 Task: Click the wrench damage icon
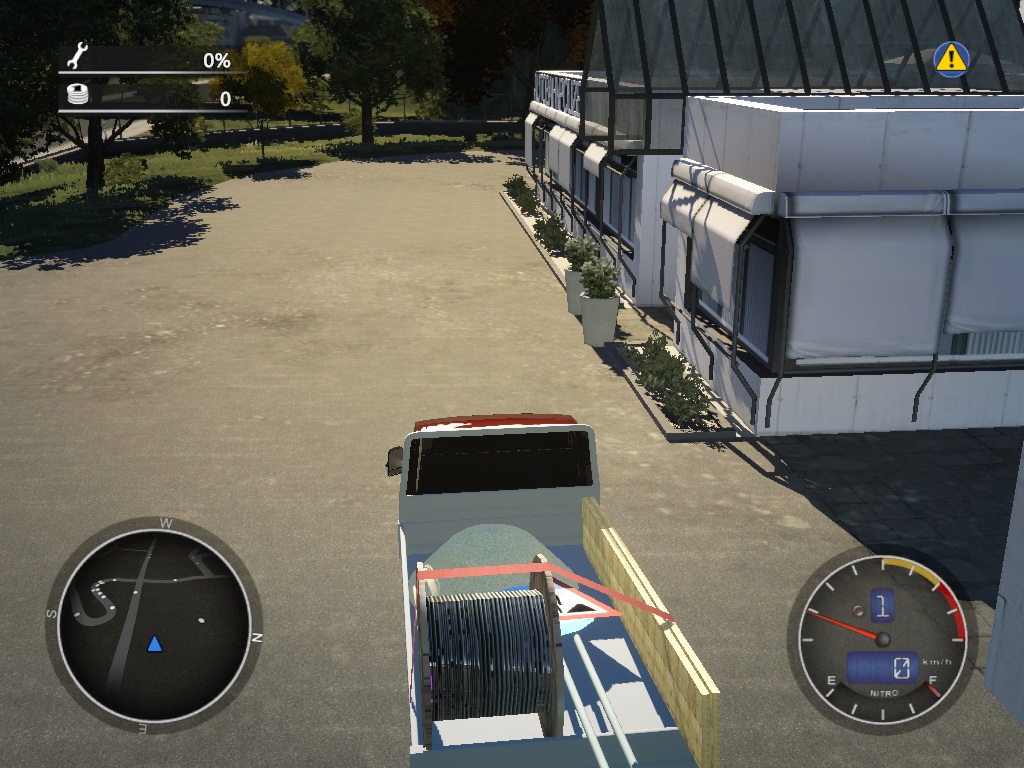click(77, 57)
